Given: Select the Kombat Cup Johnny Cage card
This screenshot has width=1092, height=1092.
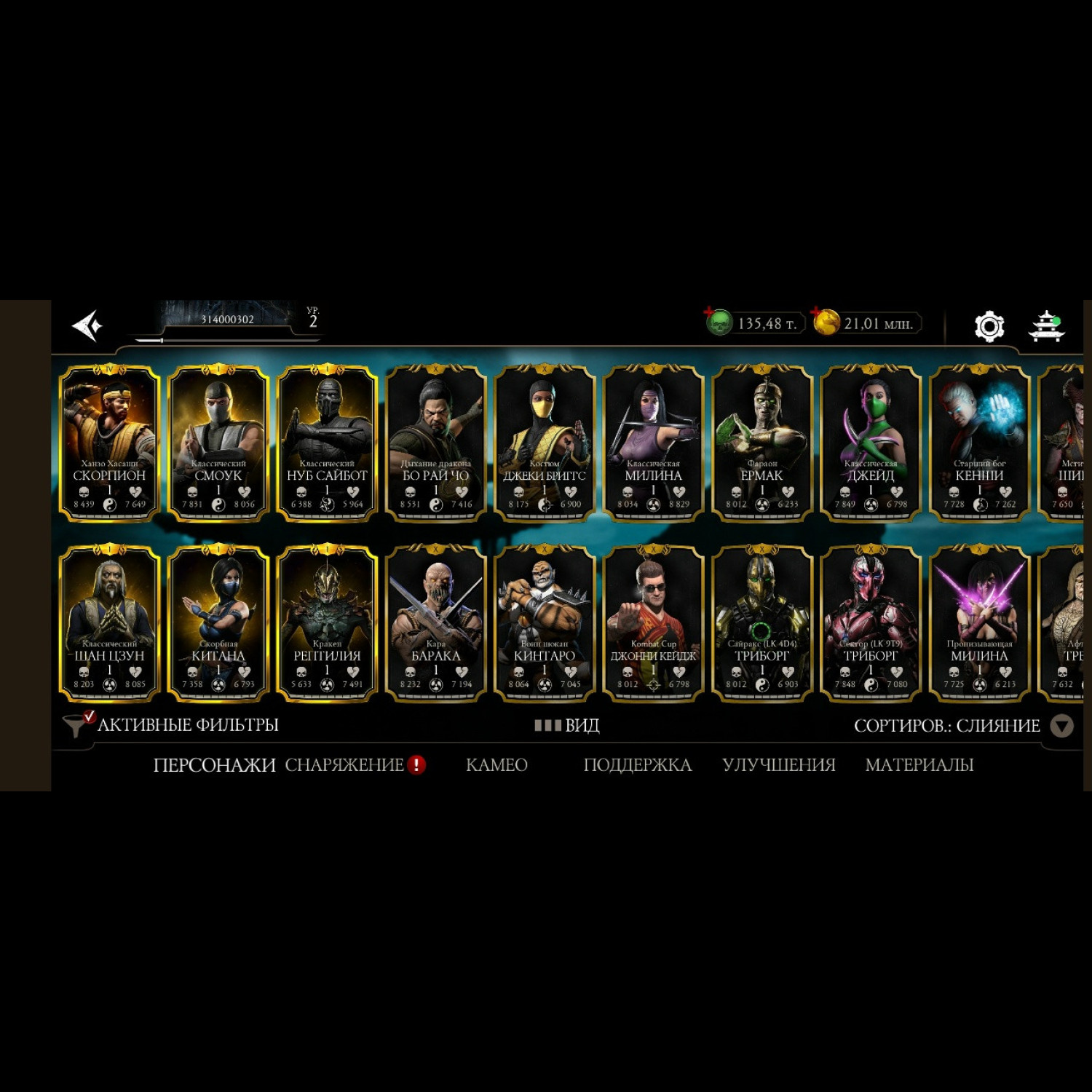Looking at the screenshot, I should coord(653,623).
